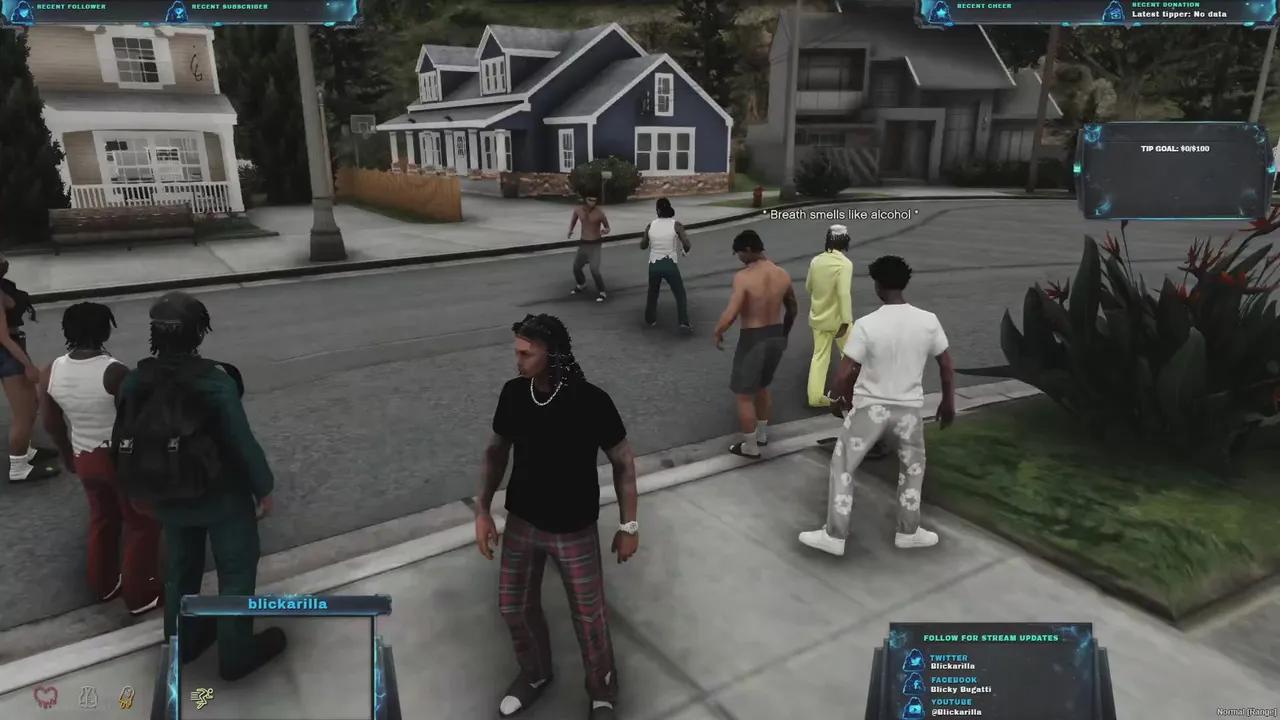
Task: Click the hooded avatar beside Recent Donation
Action: [1113, 10]
